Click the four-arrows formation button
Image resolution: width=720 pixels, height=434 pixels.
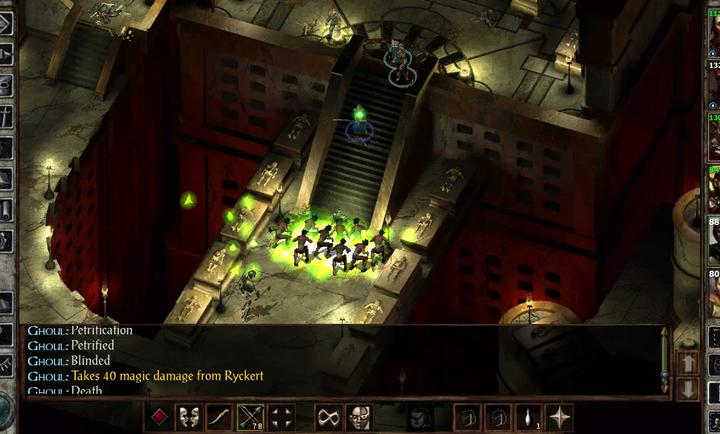[282, 417]
